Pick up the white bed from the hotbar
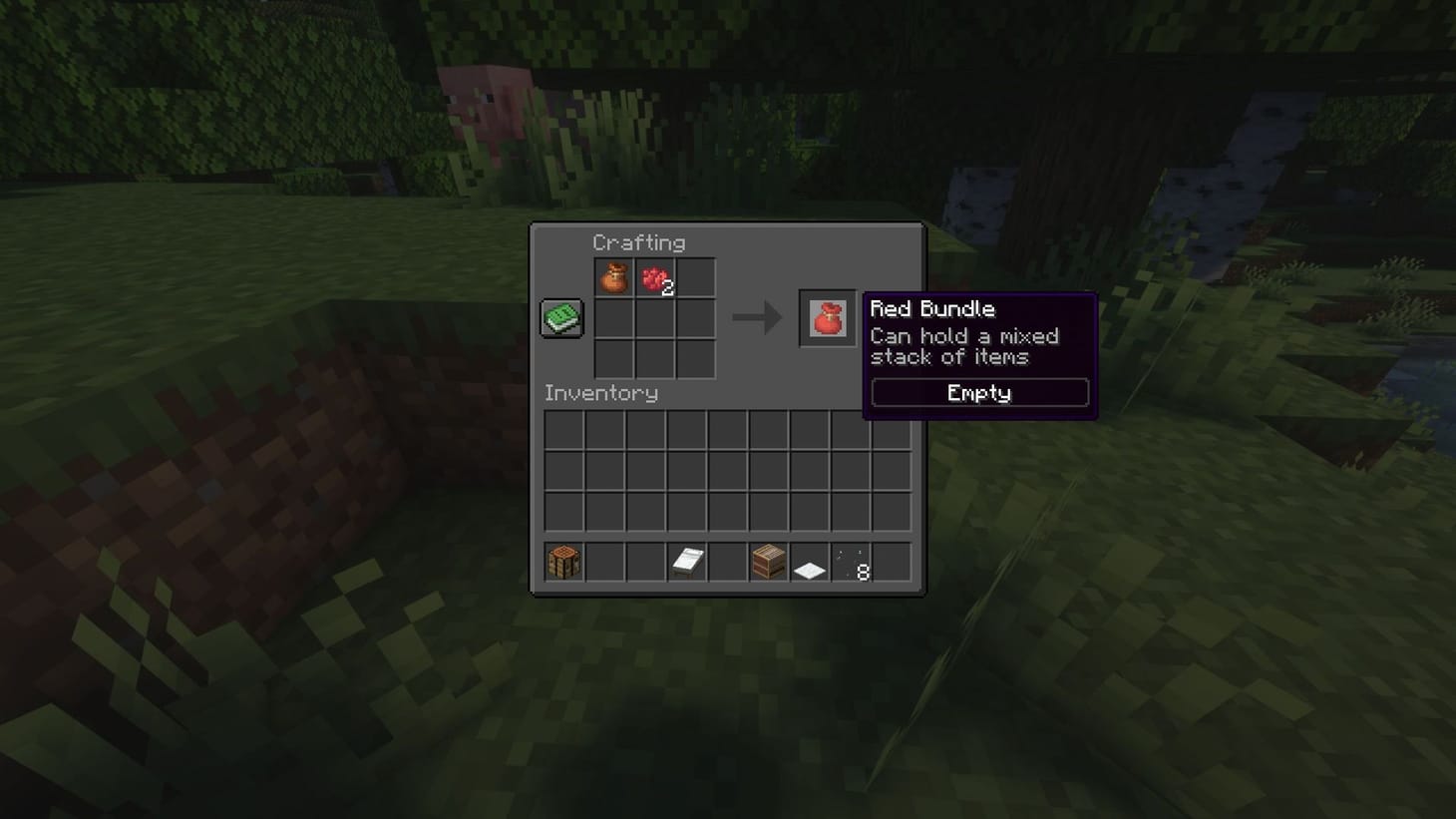The width and height of the screenshot is (1456, 819). coord(686,562)
